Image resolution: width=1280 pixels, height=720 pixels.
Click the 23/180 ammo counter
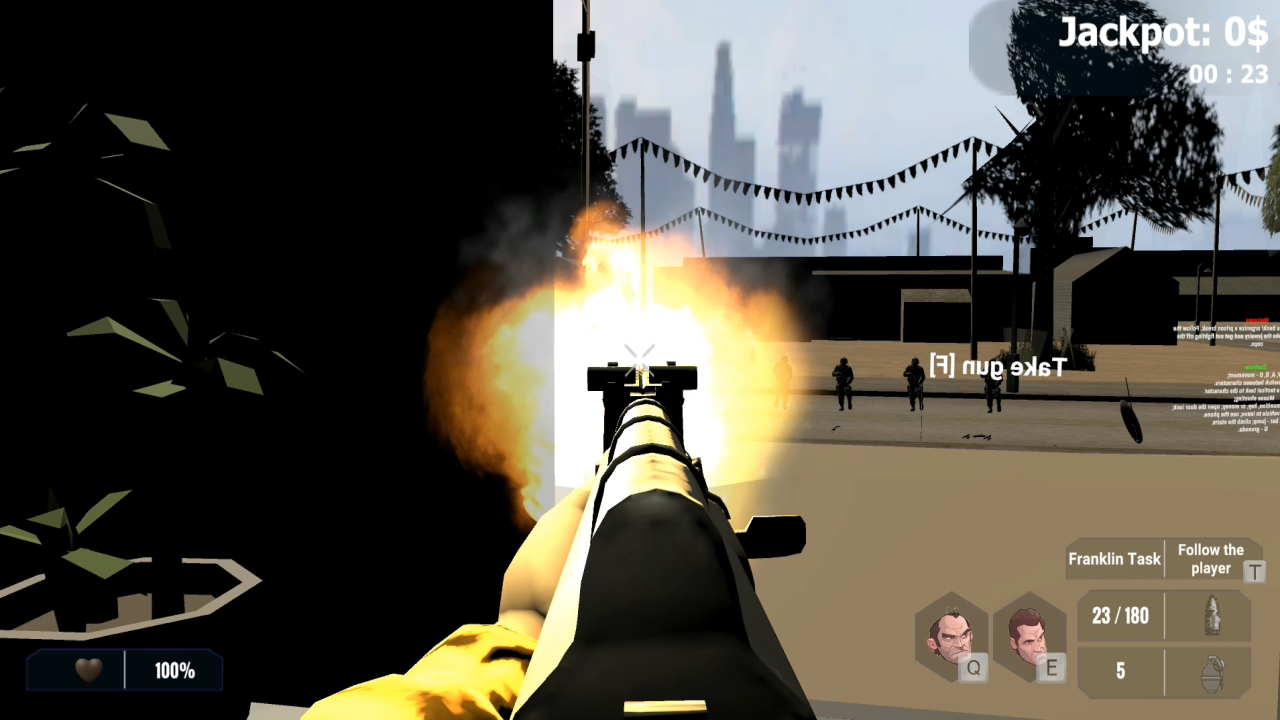pyautogui.click(x=1119, y=616)
